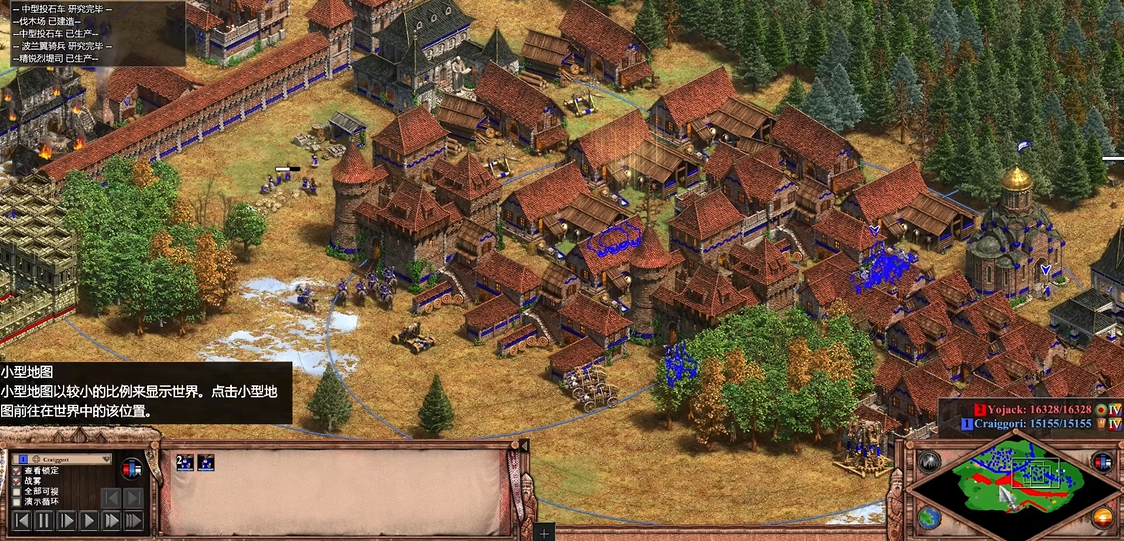The height and width of the screenshot is (541, 1124).
Task: Restart the replay from the beginning
Action: pyautogui.click(x=21, y=520)
